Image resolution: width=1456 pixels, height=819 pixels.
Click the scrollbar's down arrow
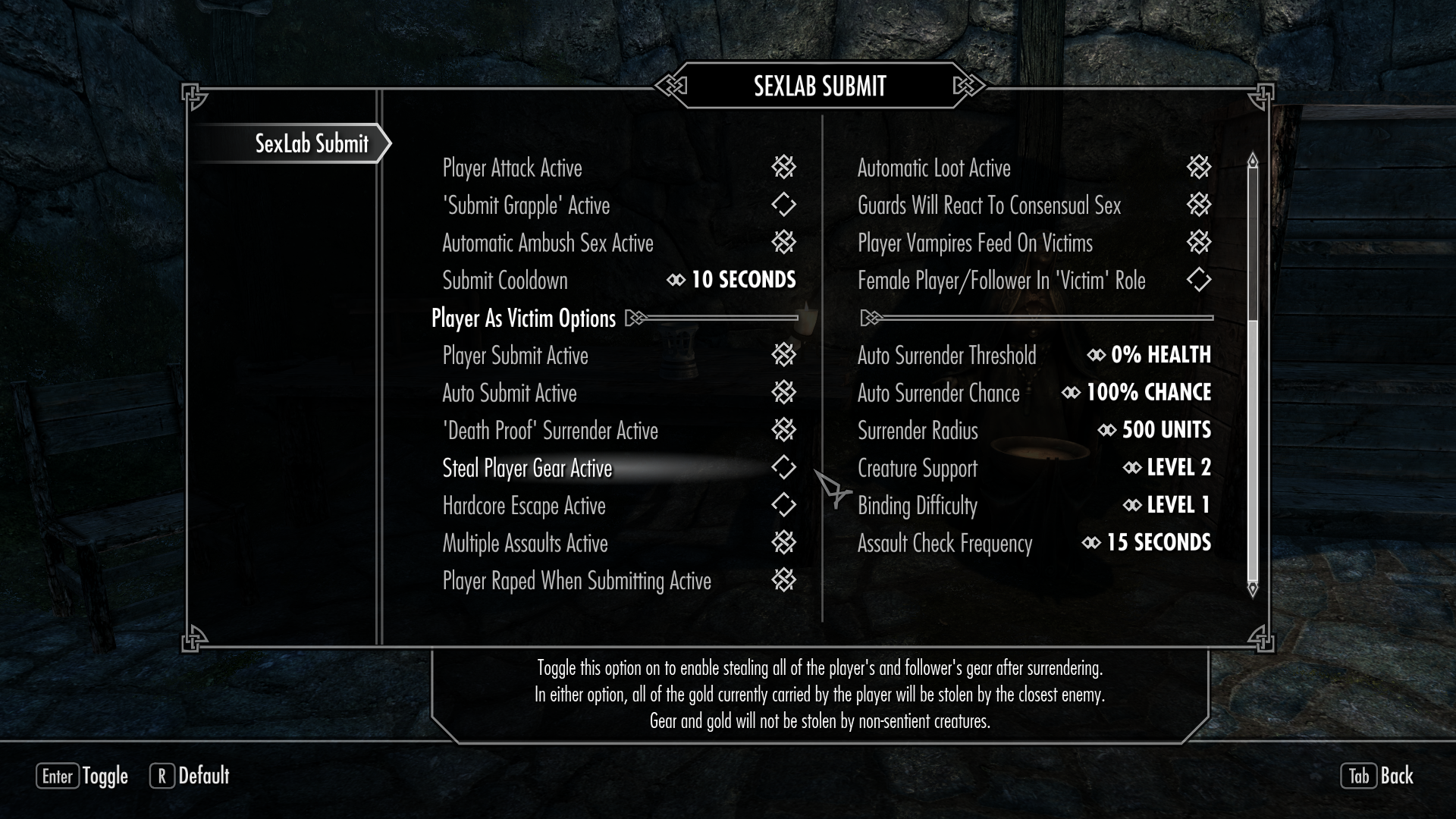point(1253,589)
